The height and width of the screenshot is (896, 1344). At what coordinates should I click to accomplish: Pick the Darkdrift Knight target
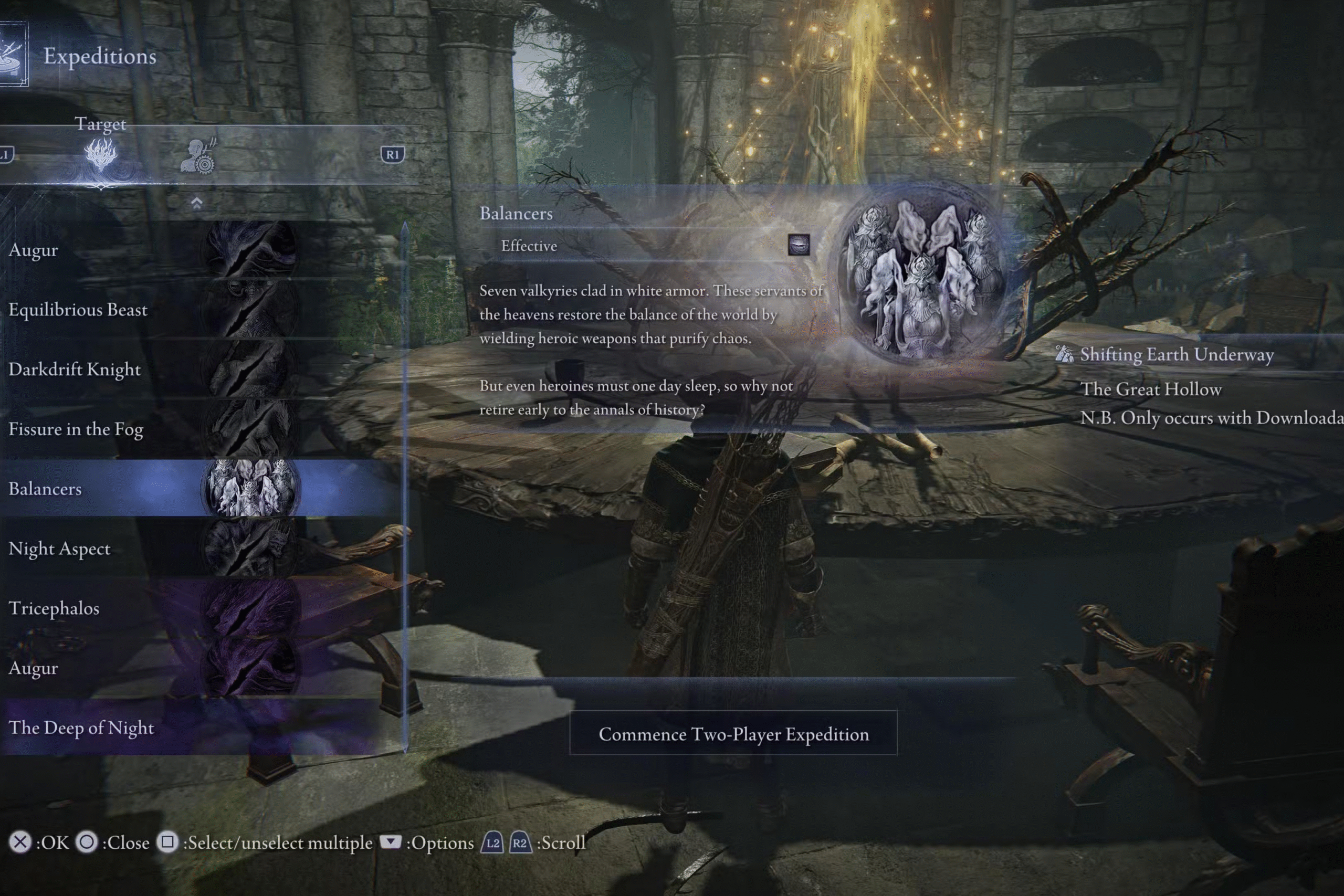point(149,370)
